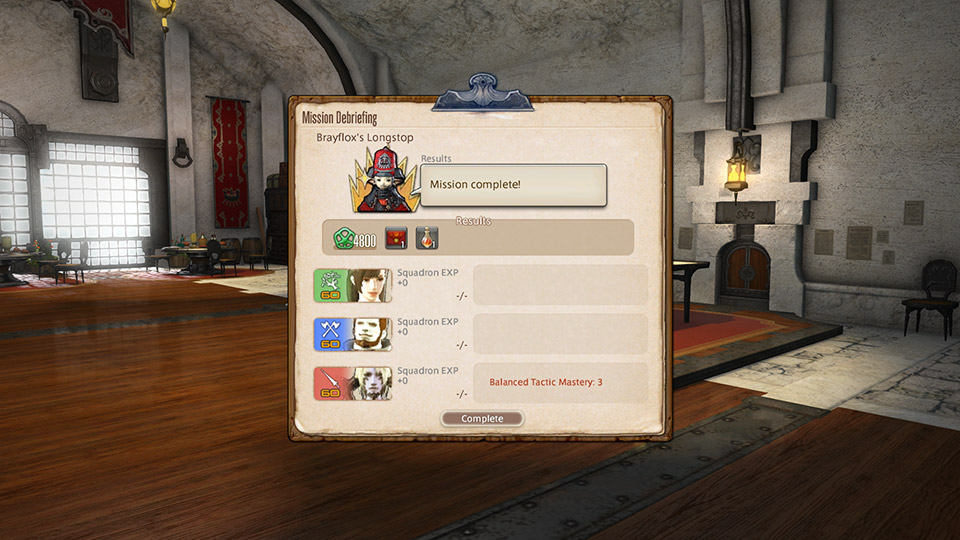Select the red chest reward icon
Screen dimensions: 960x540
(x=396, y=238)
